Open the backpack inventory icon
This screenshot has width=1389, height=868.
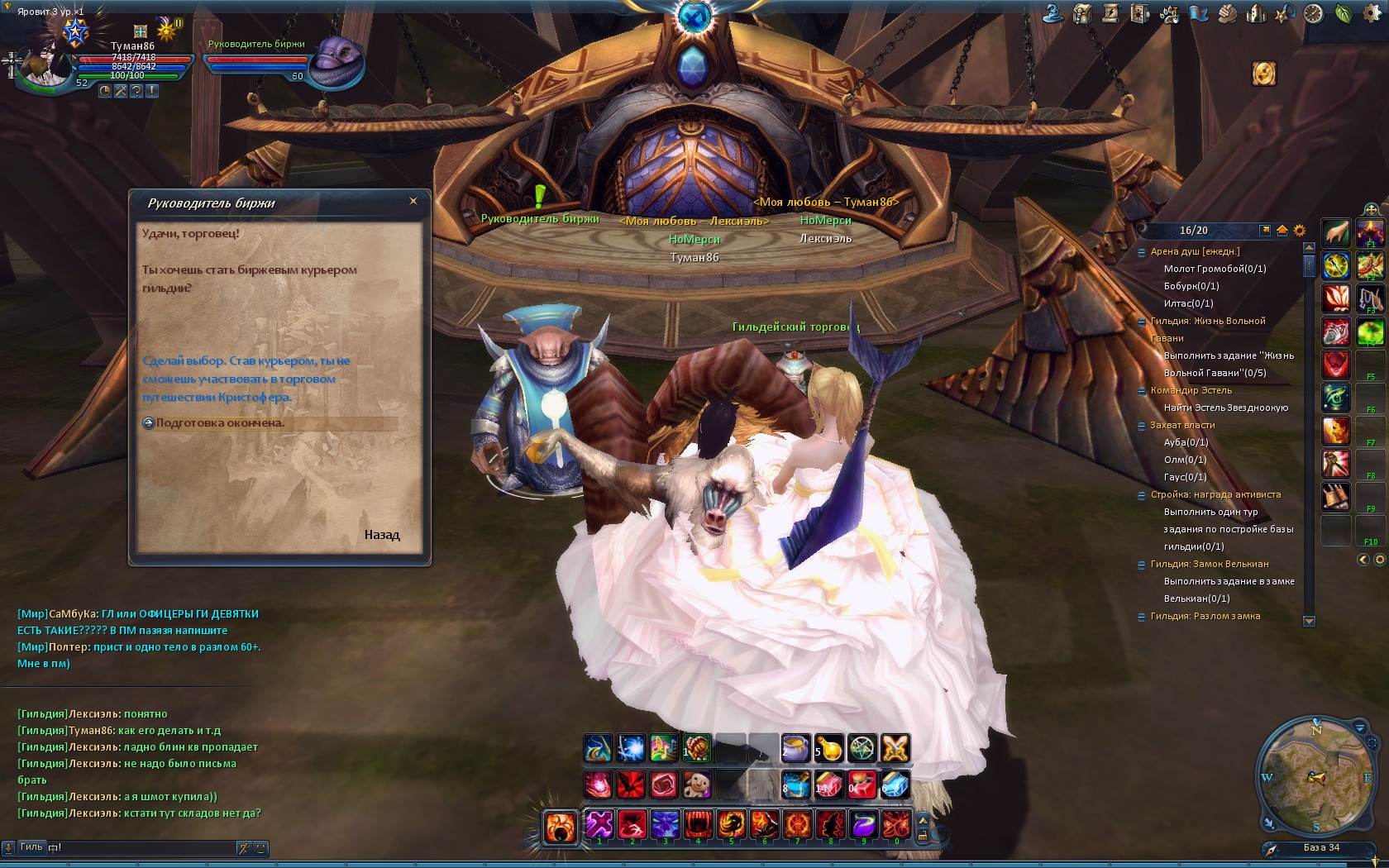tap(1082, 14)
